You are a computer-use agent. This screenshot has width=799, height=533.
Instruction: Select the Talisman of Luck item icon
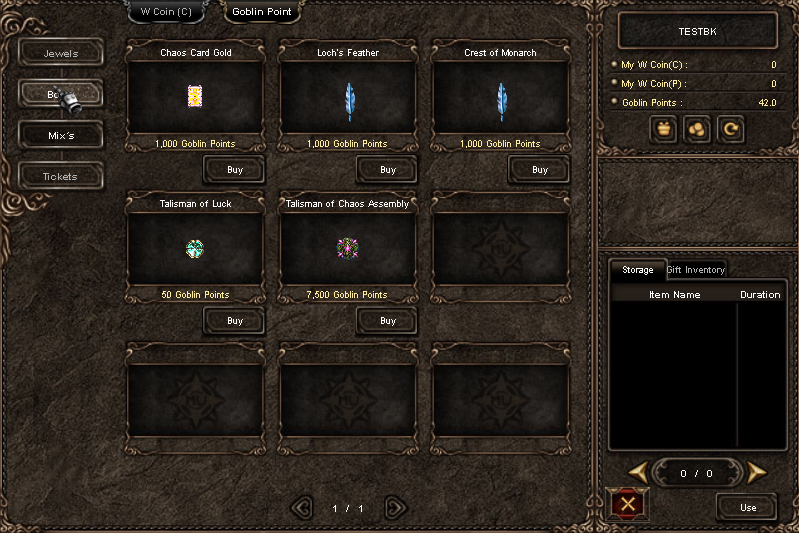(195, 247)
